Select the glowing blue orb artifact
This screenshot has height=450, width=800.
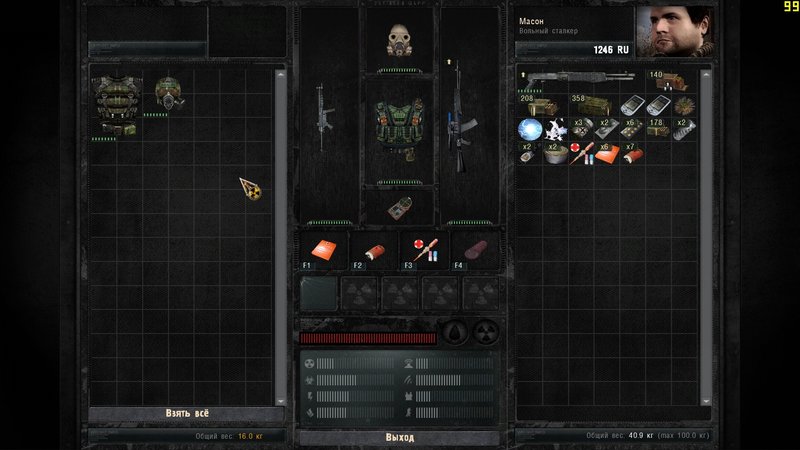(x=530, y=129)
